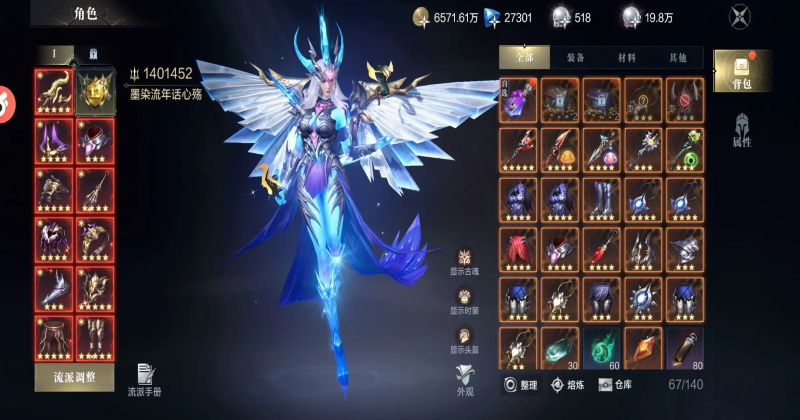The height and width of the screenshot is (420, 800).
Task: Open the 属性 (attributes) helmet tab
Action: (x=740, y=130)
